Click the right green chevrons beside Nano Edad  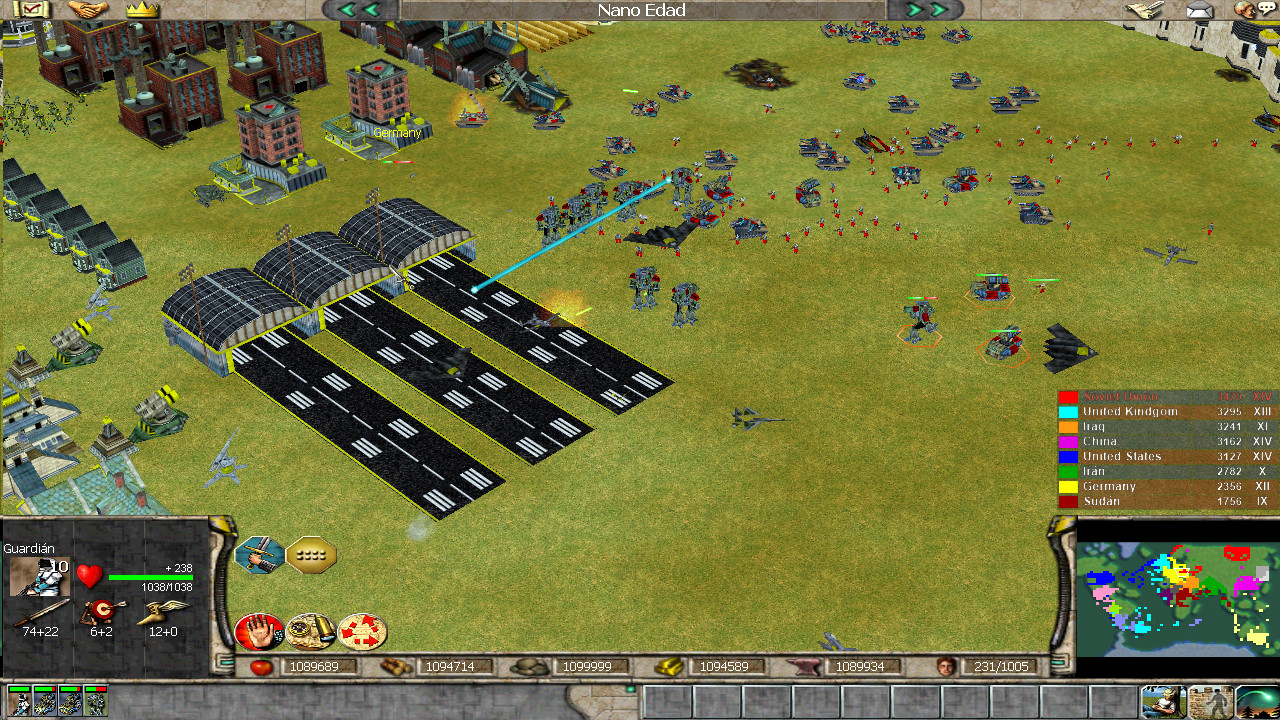click(926, 9)
